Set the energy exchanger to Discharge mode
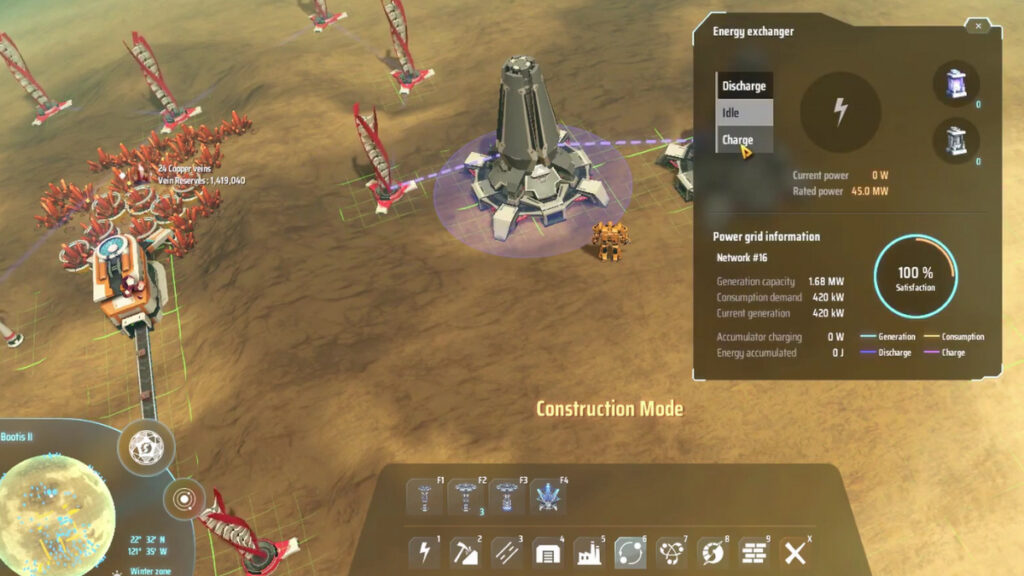Screen dimensions: 1024x576 [743, 86]
